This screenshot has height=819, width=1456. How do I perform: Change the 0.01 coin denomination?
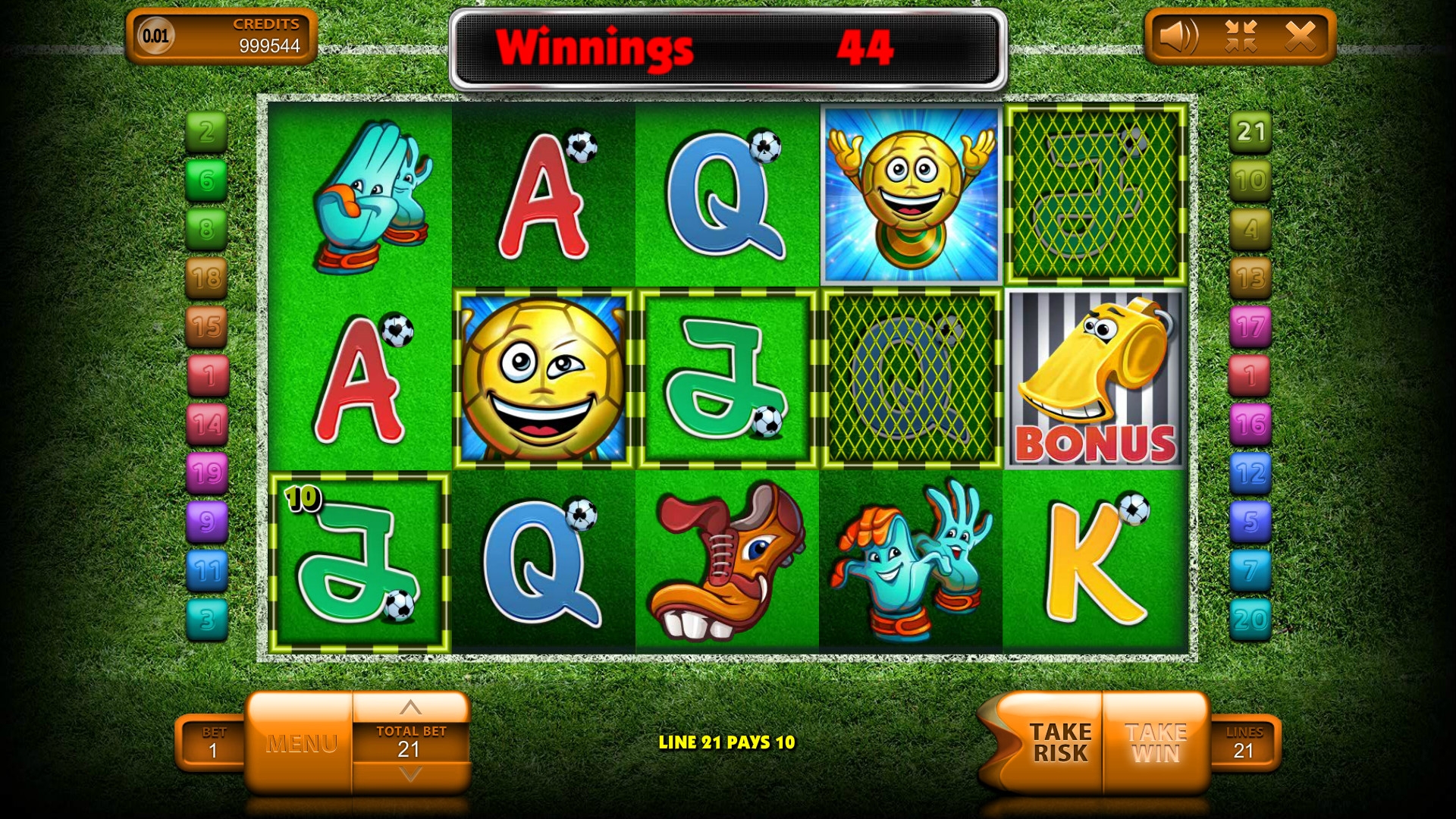(x=155, y=36)
